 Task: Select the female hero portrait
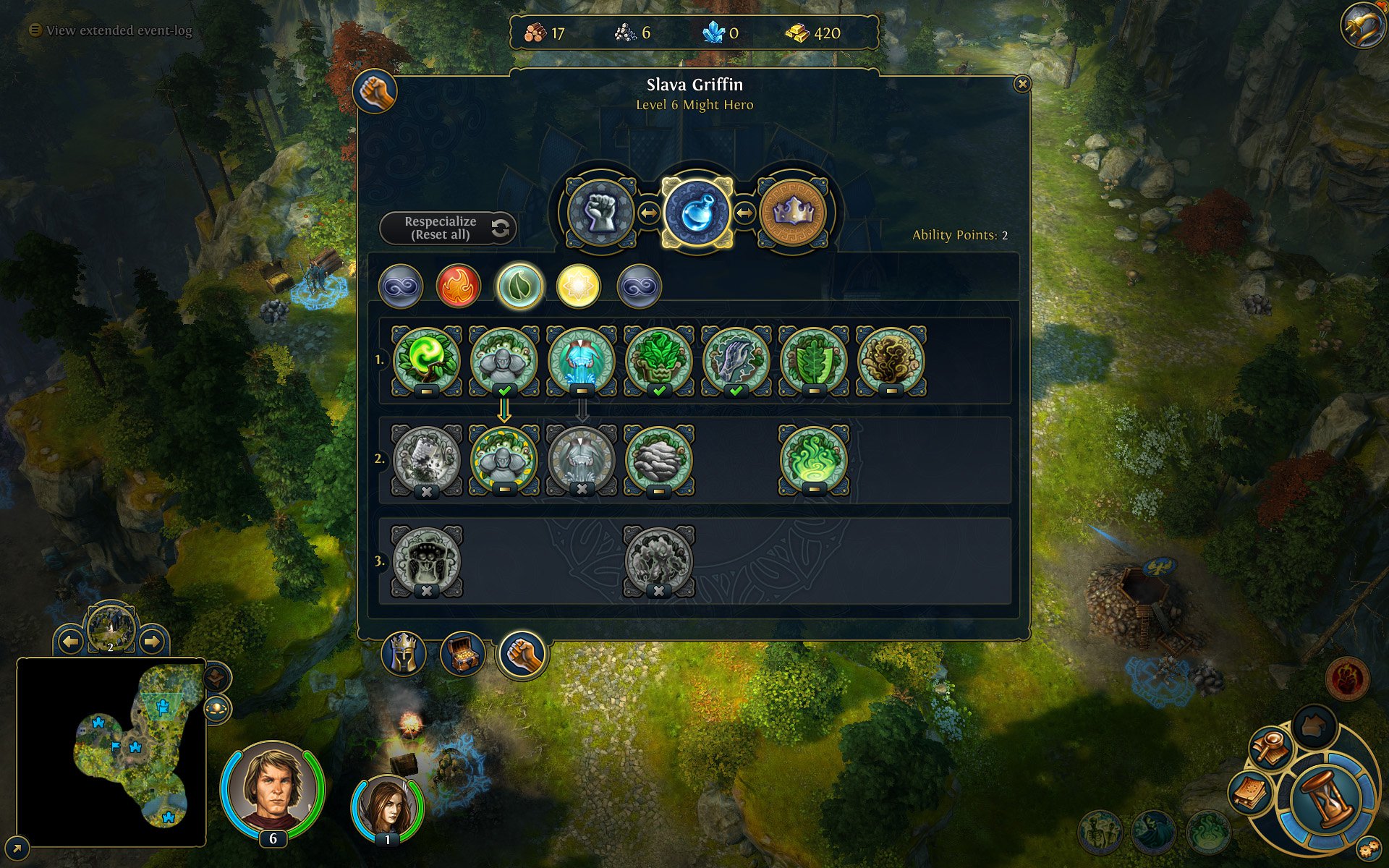387,807
